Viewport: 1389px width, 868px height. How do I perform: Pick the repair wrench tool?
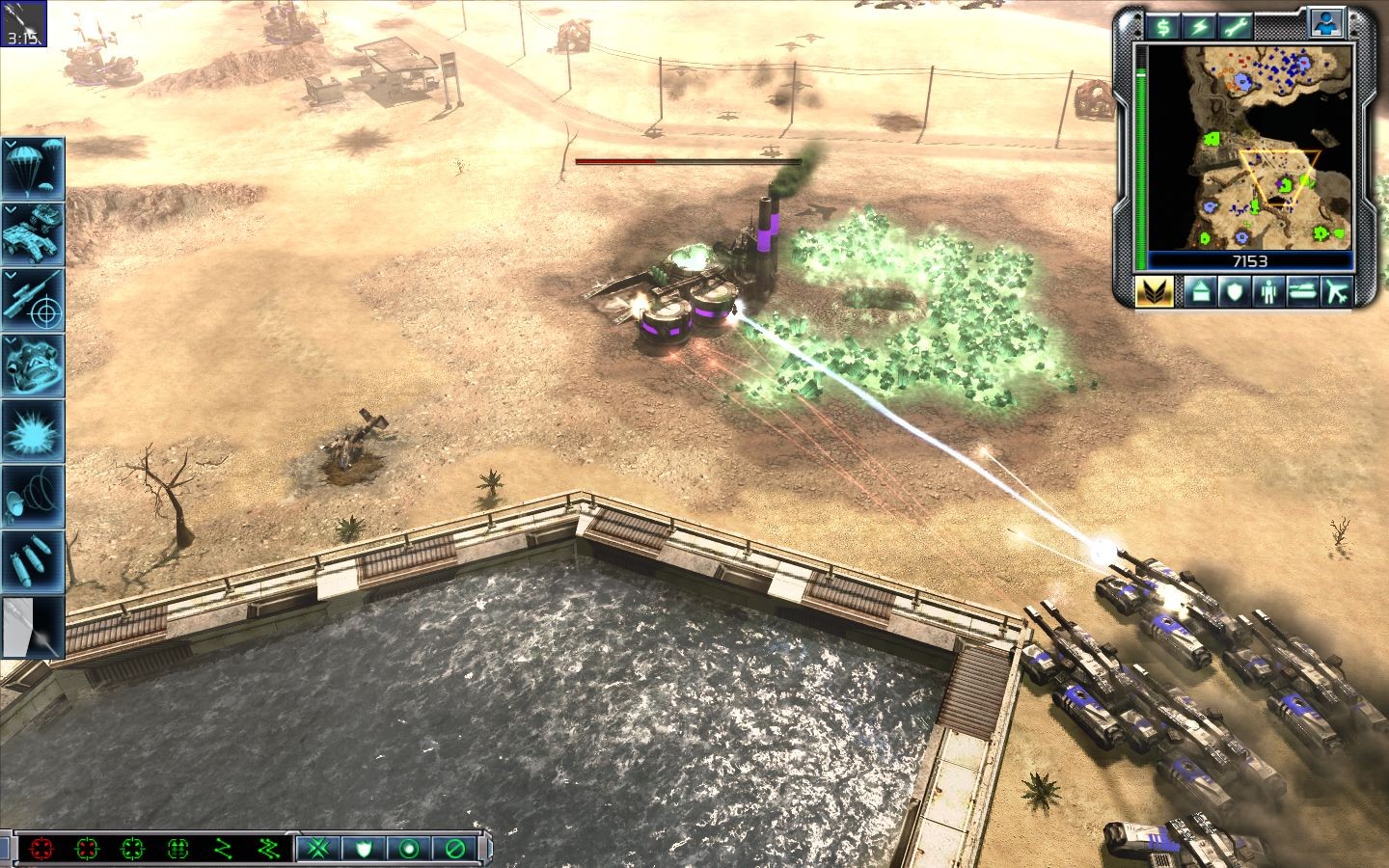click(x=1236, y=24)
